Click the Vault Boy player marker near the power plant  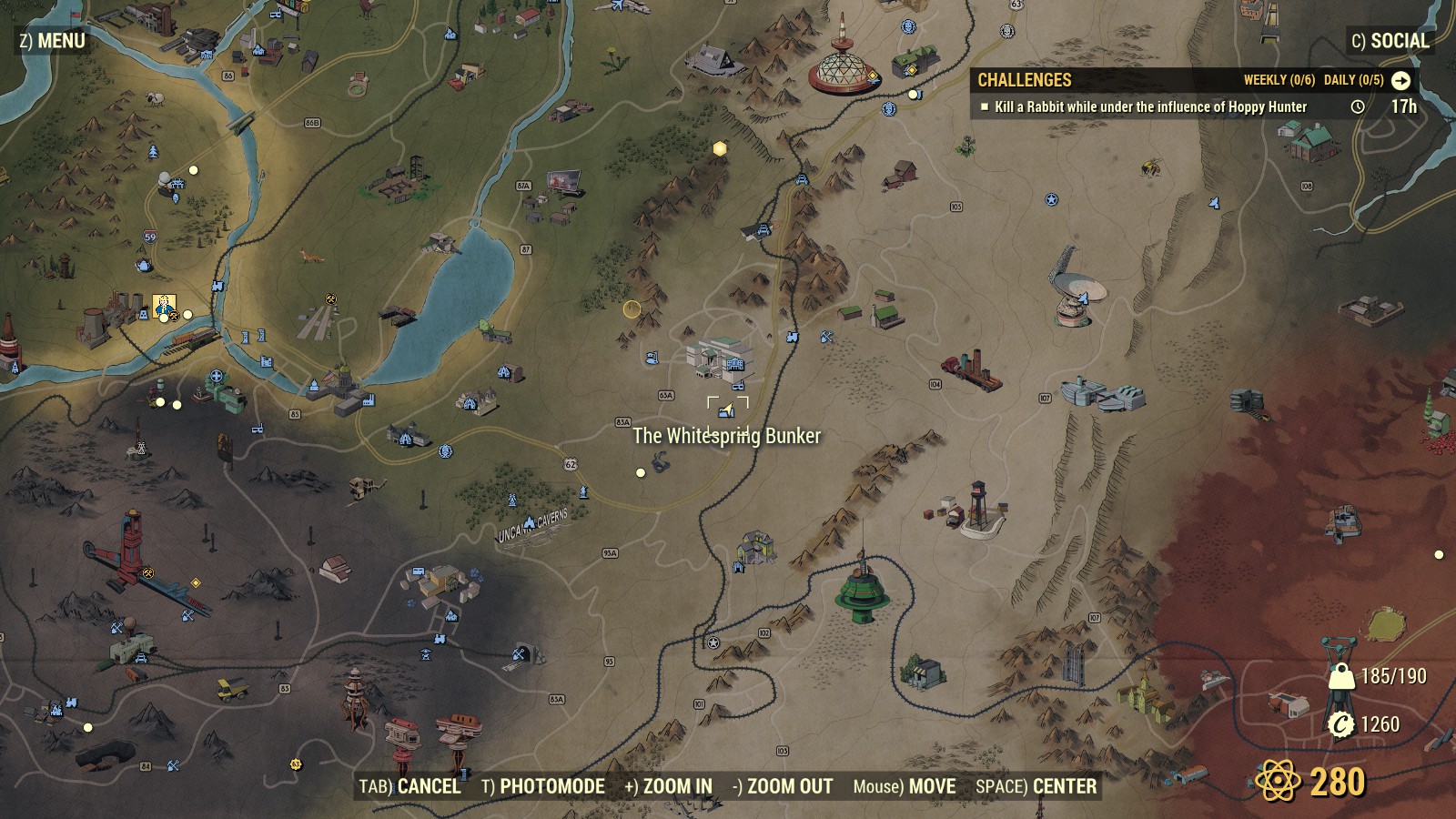(164, 305)
